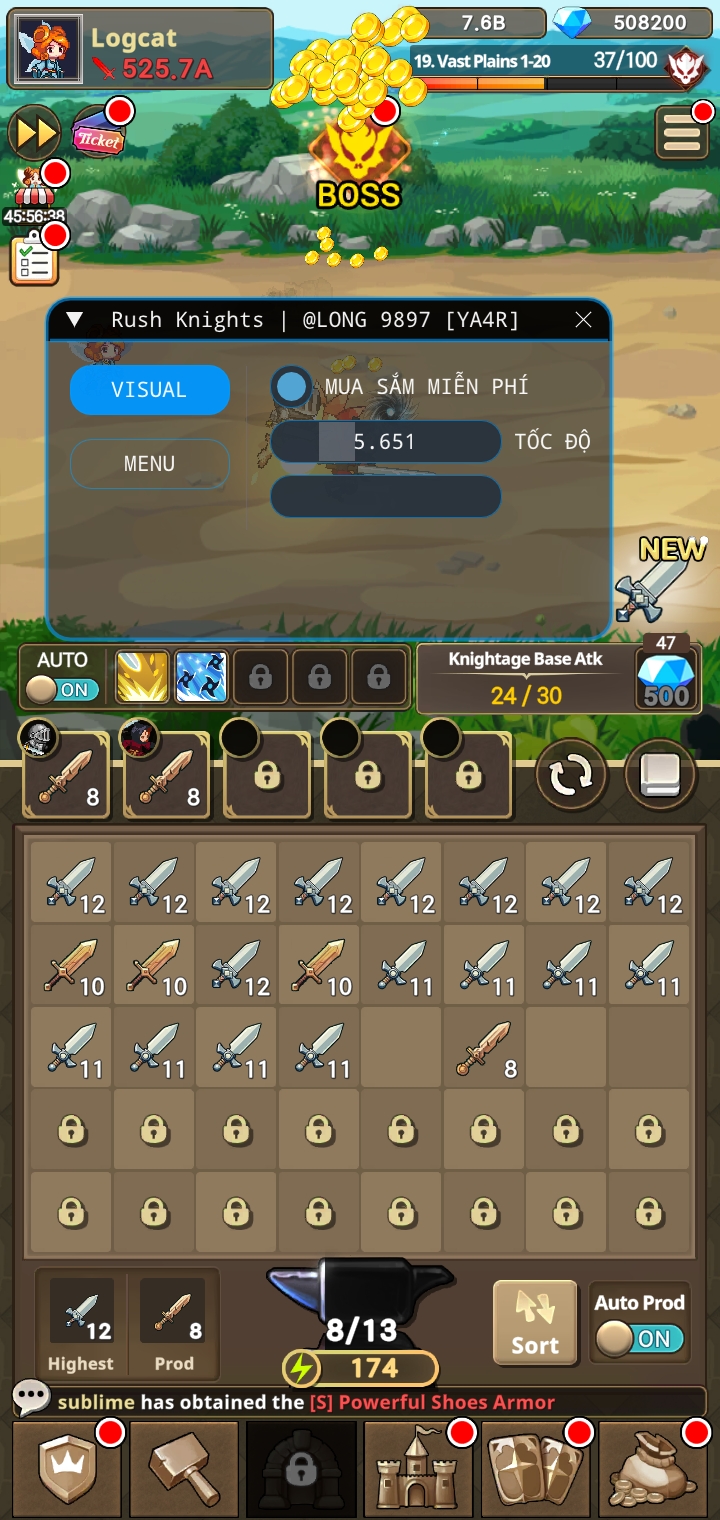Click the TỐC ĐỘ speed slider

tap(385, 442)
